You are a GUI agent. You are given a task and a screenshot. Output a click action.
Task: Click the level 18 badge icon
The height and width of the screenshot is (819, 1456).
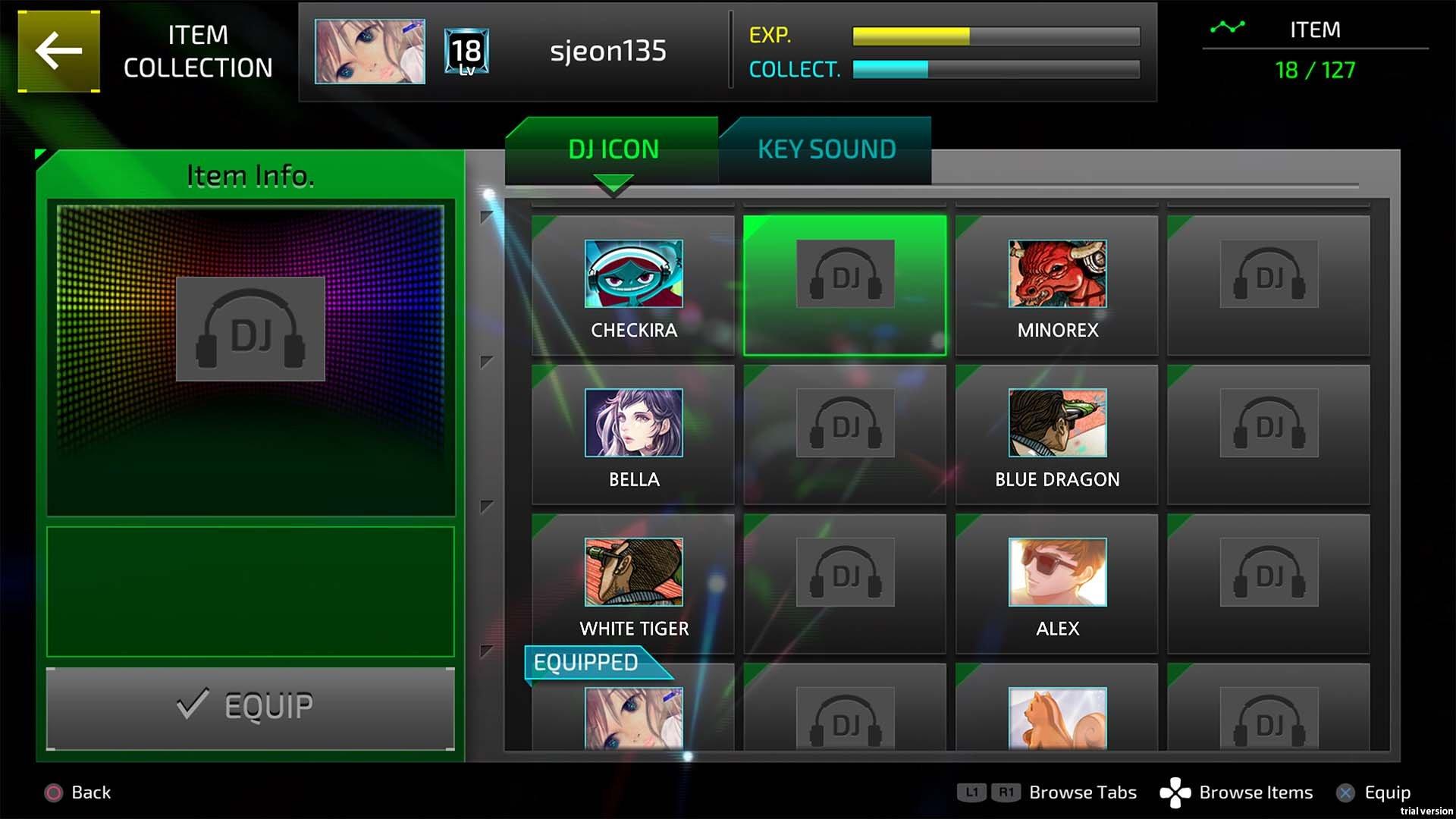point(466,52)
